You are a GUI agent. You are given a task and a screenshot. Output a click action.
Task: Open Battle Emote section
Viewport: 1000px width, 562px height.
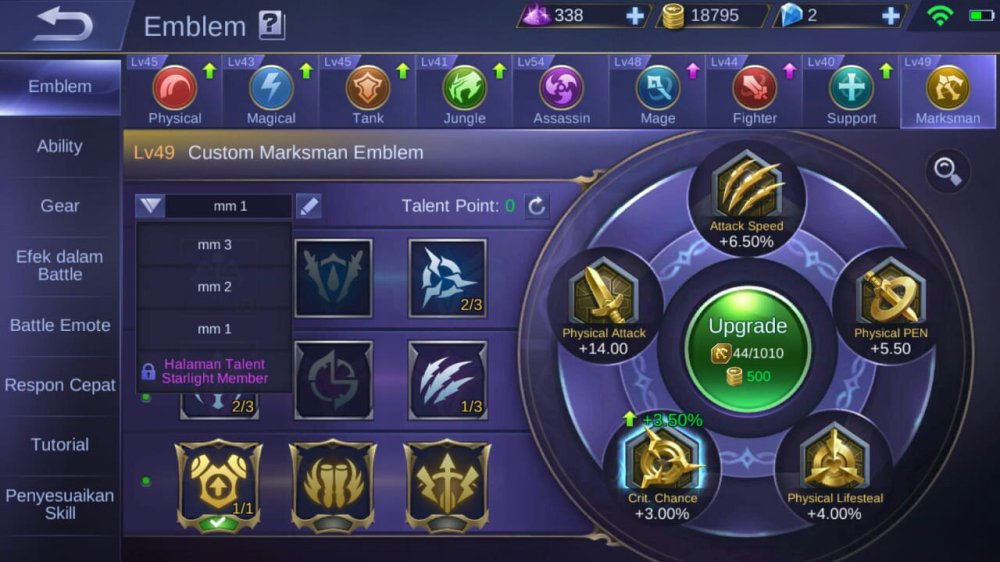pos(60,325)
